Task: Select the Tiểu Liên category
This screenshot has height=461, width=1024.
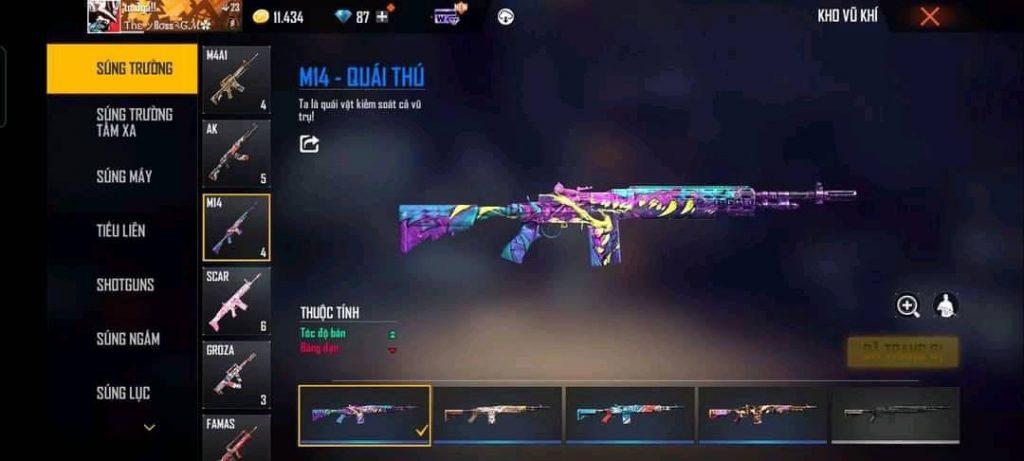Action: 121,231
